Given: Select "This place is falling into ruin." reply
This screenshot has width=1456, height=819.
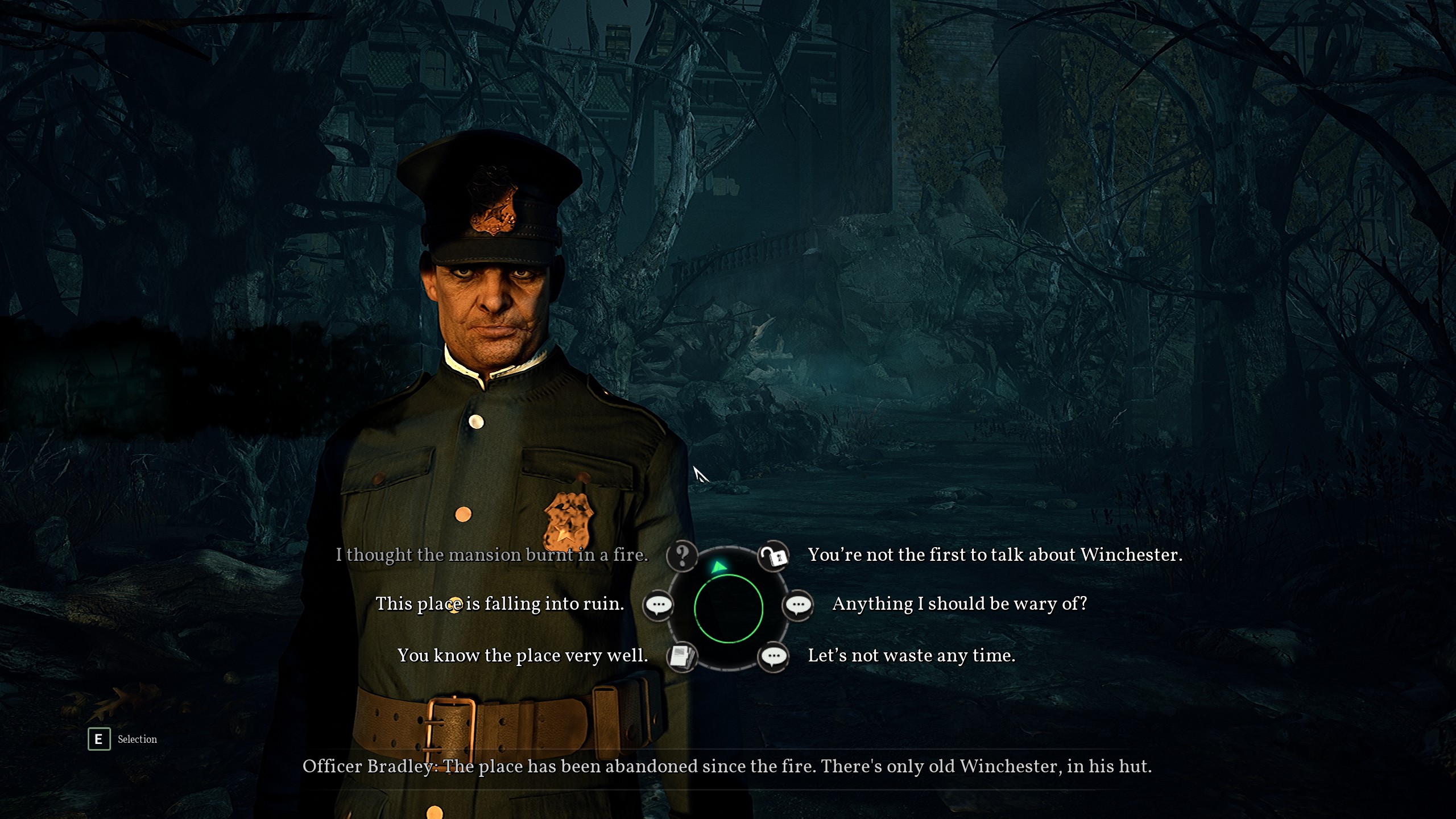Looking at the screenshot, I should (x=500, y=604).
